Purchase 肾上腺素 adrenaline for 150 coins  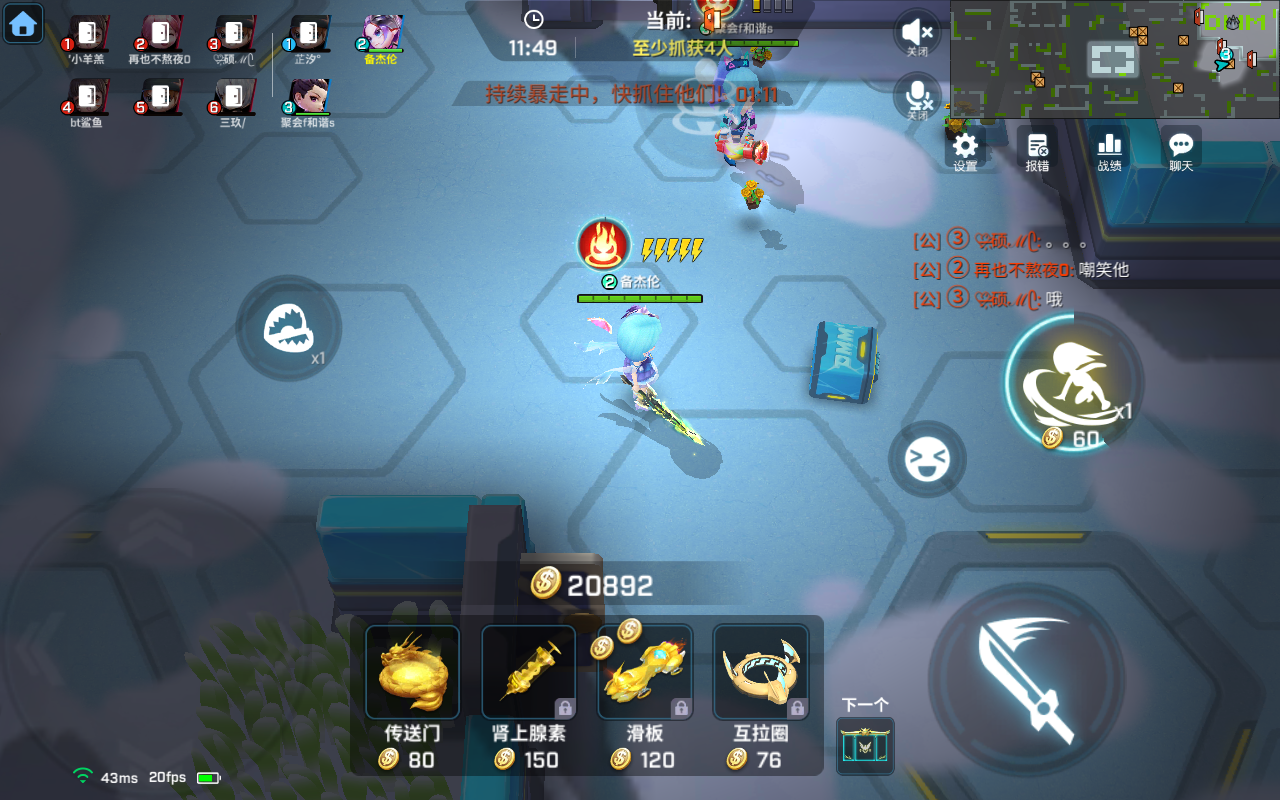528,670
